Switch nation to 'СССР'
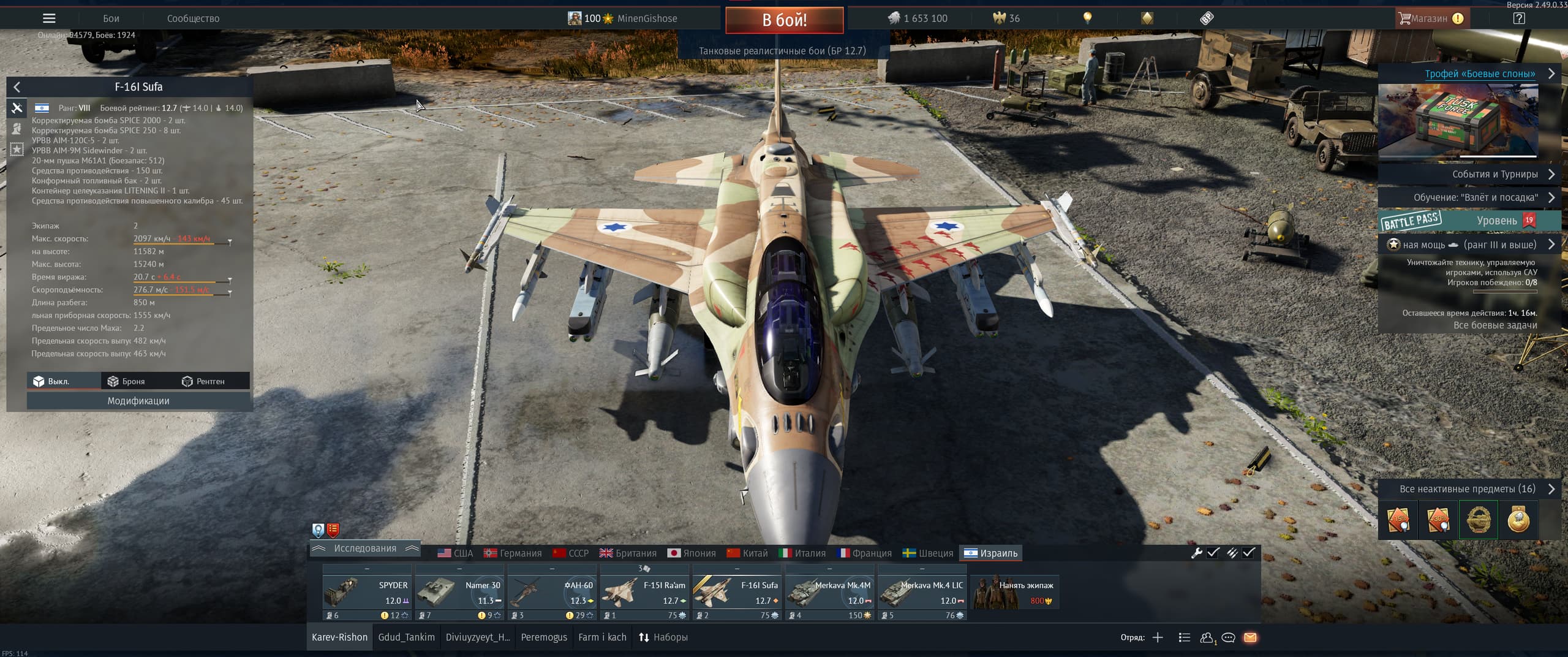Viewport: 1568px width, 657px height. coord(571,553)
